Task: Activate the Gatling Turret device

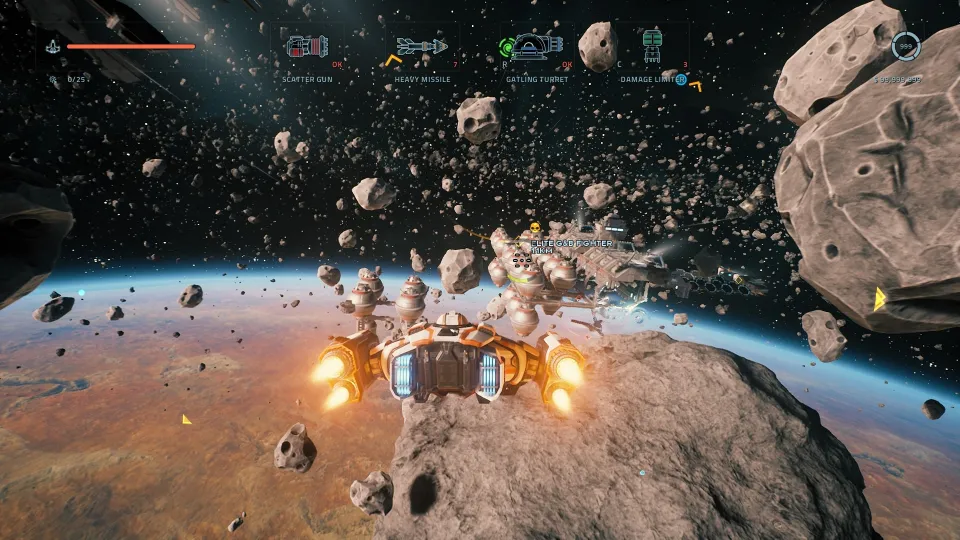Action: pyautogui.click(x=537, y=45)
